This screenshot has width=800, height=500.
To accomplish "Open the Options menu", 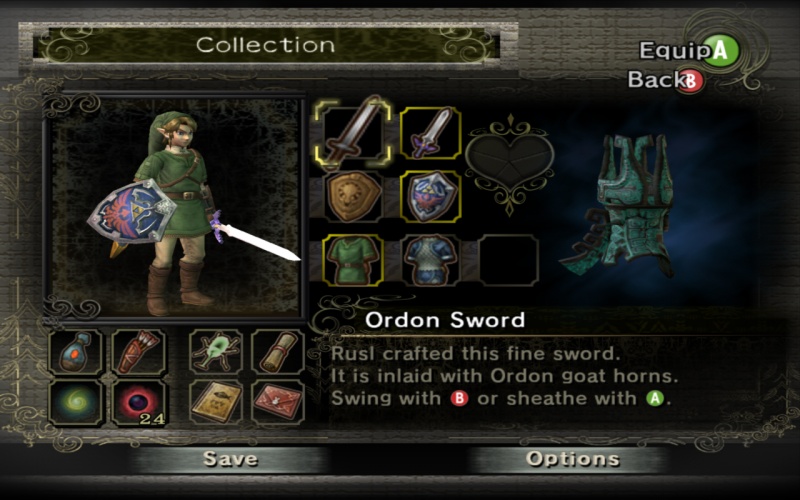I will click(x=573, y=459).
